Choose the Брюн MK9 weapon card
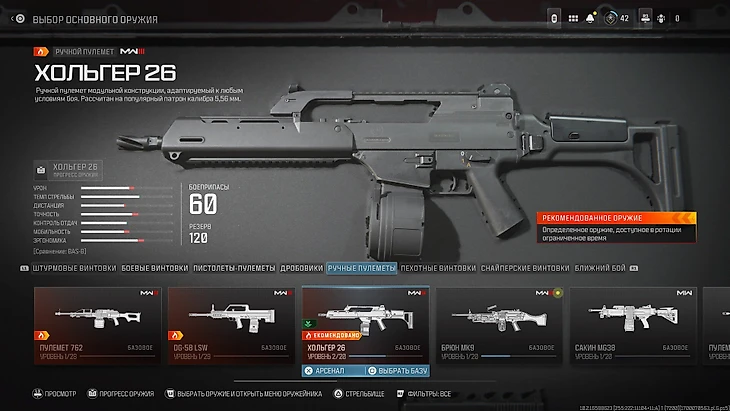730x411 pixels. click(498, 322)
